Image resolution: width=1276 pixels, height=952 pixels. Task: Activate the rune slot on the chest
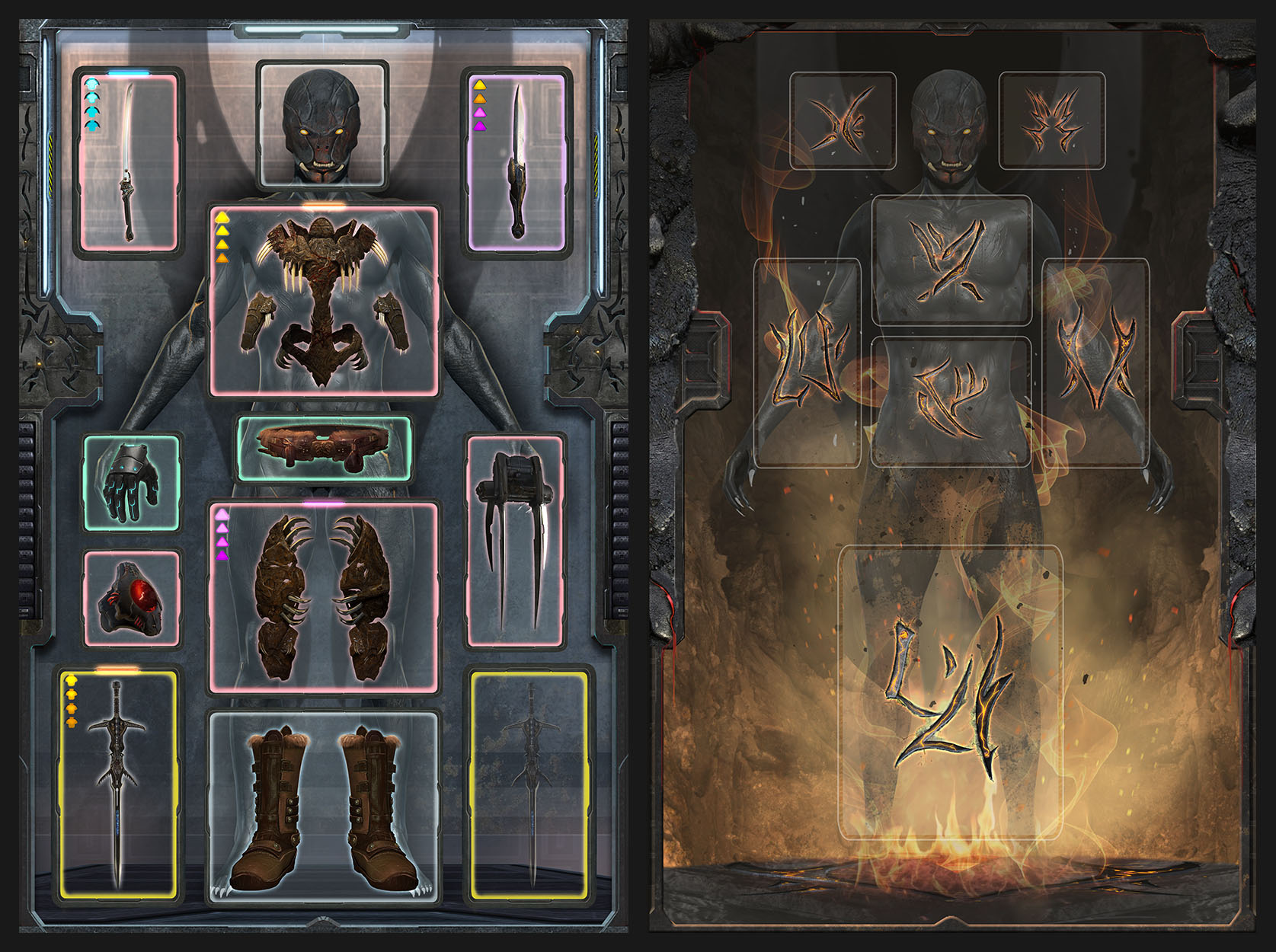pyautogui.click(x=951, y=260)
